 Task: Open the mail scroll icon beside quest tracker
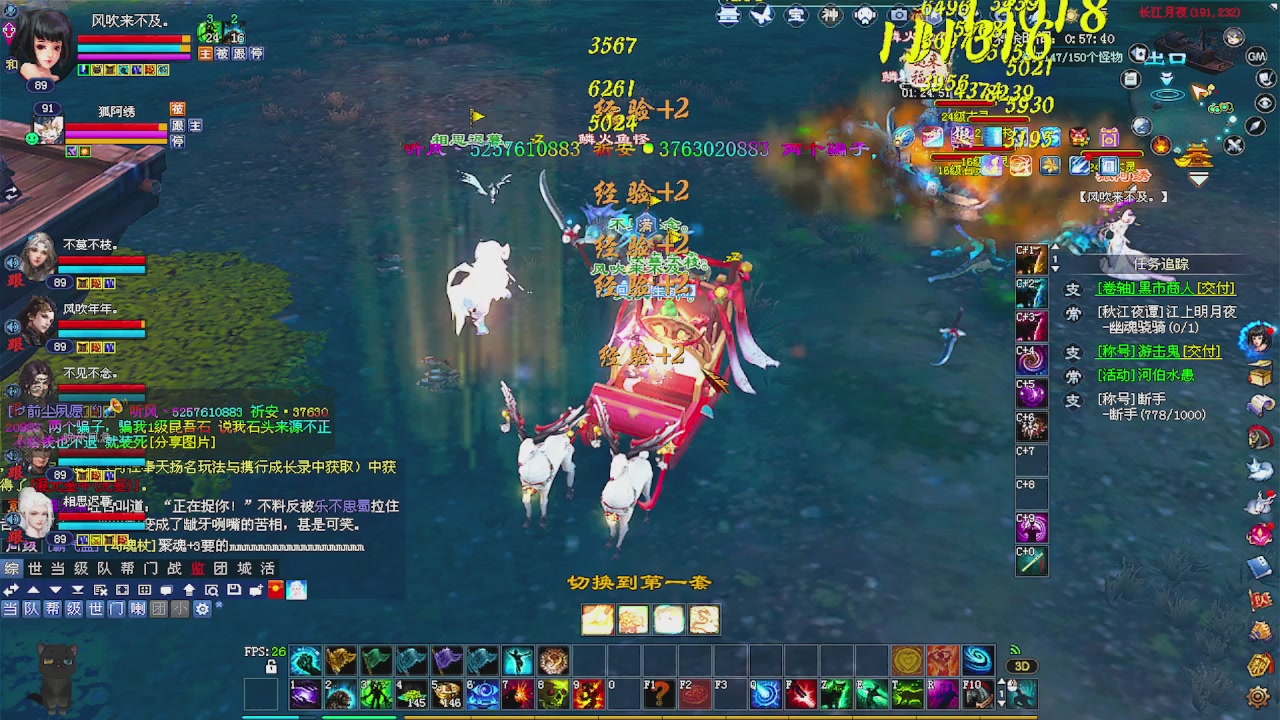(1258, 404)
